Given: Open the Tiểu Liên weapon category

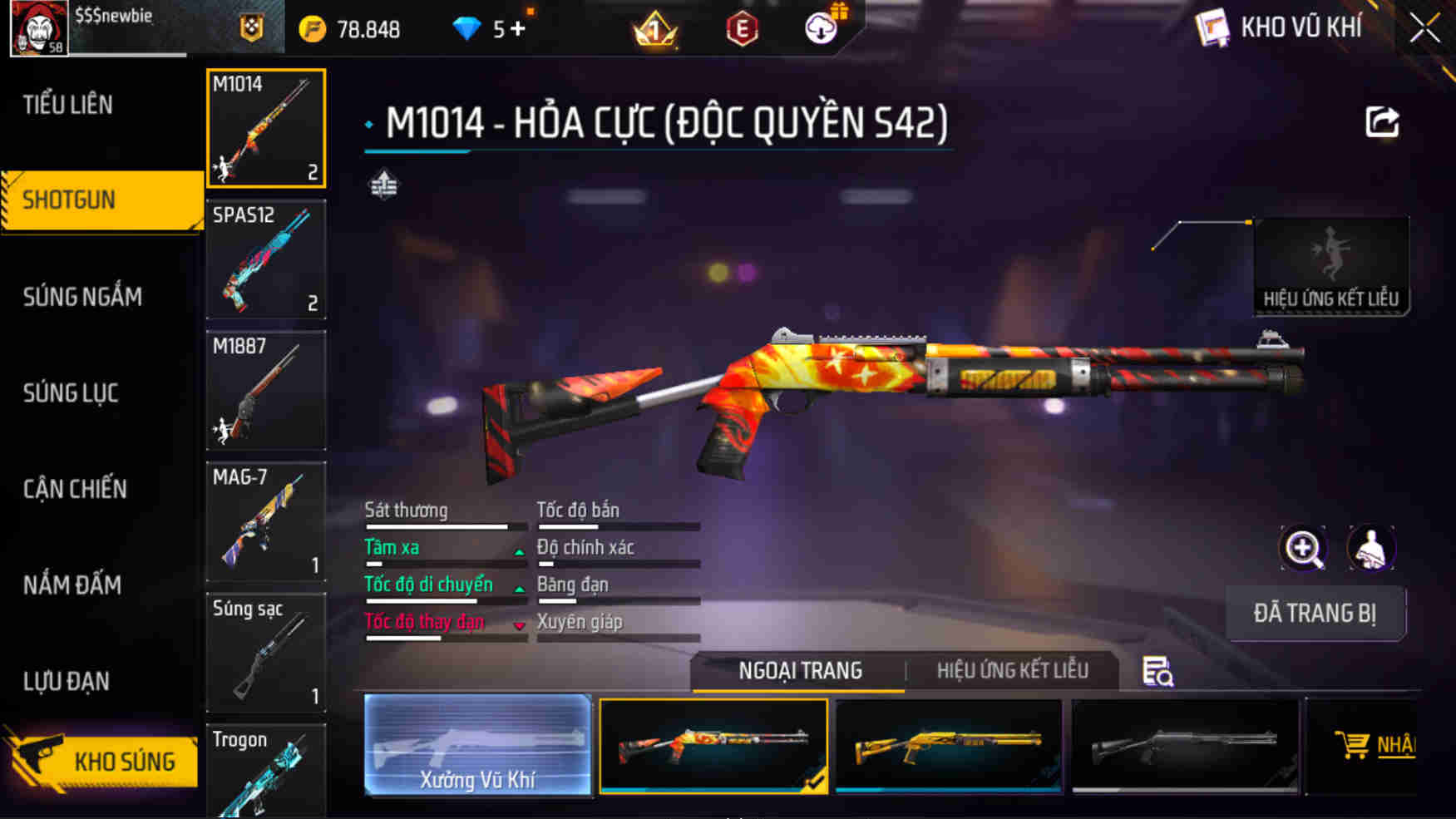Looking at the screenshot, I should pyautogui.click(x=68, y=105).
